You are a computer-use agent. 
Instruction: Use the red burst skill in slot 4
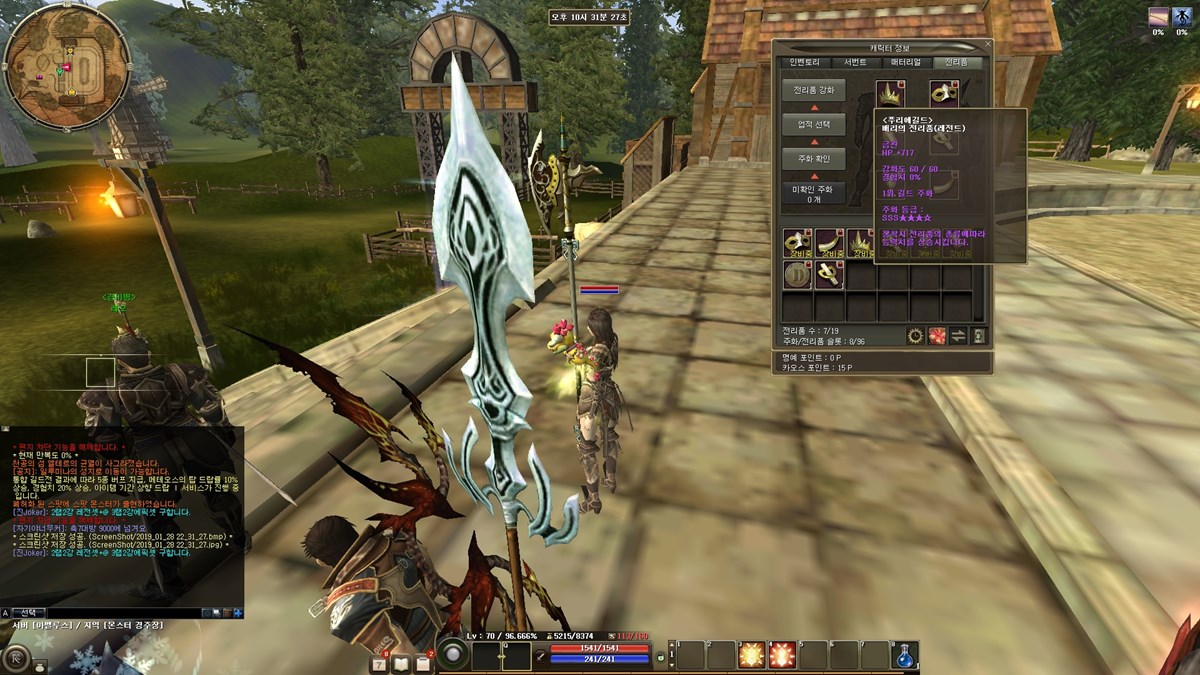782,655
